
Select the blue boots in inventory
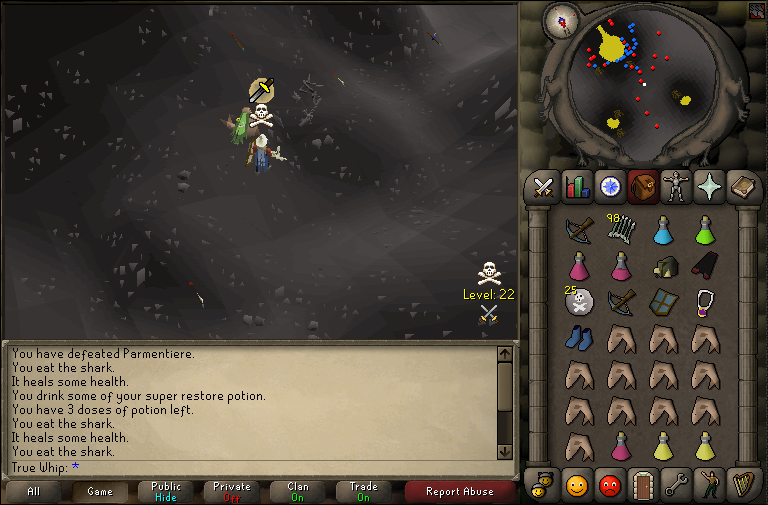pos(578,337)
